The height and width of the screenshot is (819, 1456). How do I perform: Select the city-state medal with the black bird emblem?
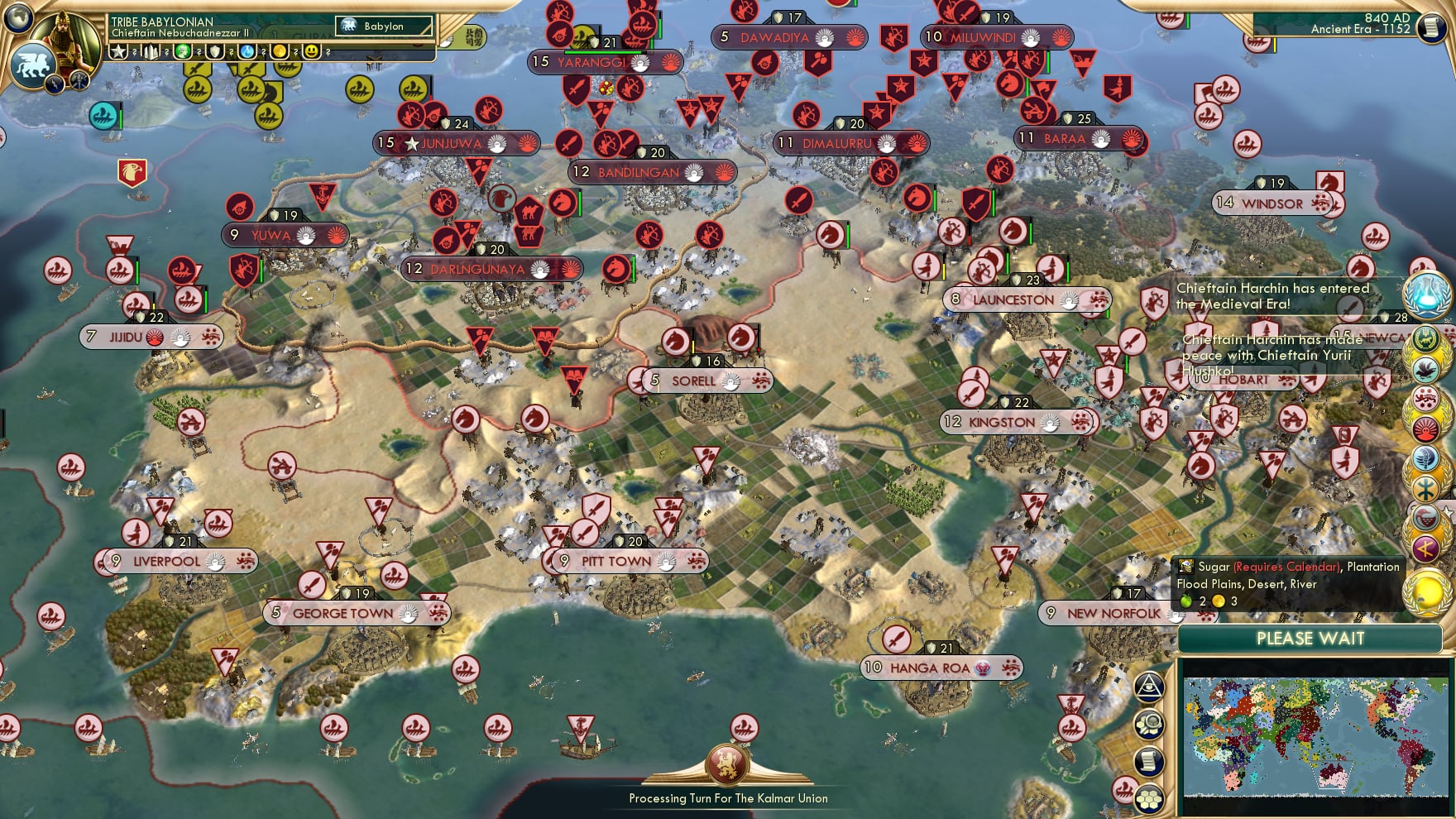pos(1425,369)
